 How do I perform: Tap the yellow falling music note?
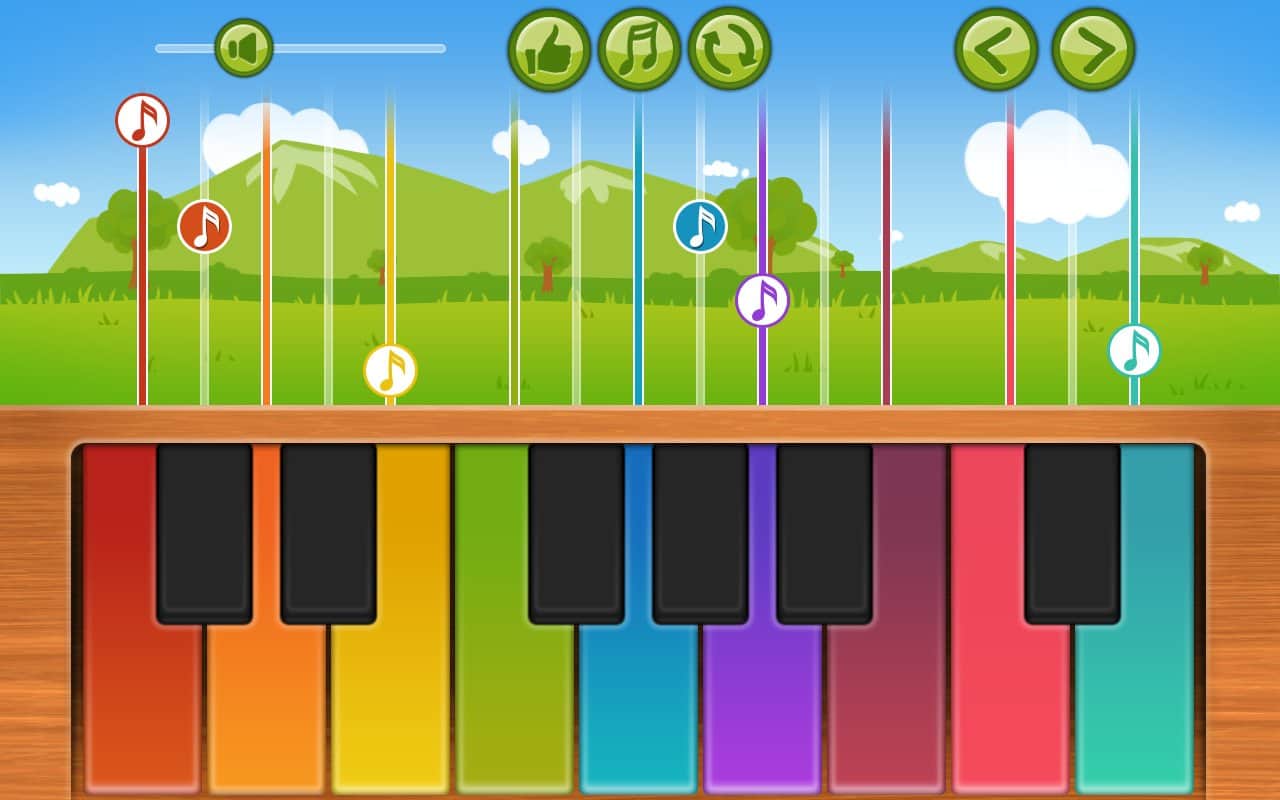coord(388,372)
